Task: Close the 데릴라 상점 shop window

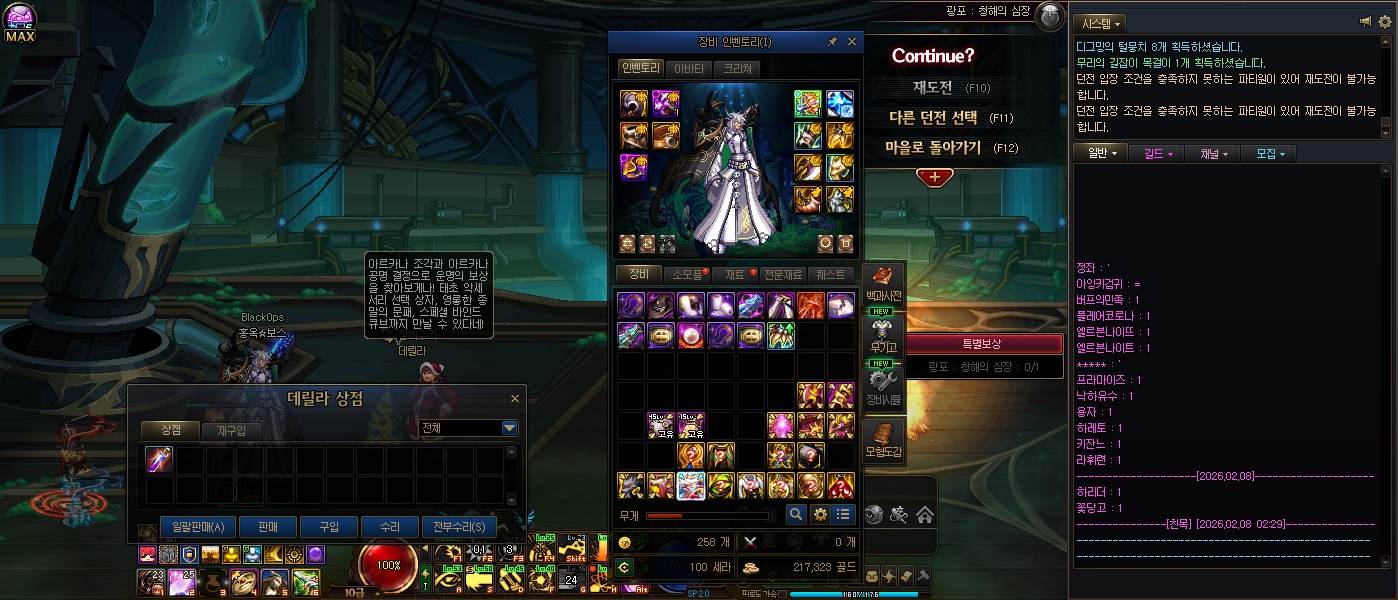Action: pos(515,399)
